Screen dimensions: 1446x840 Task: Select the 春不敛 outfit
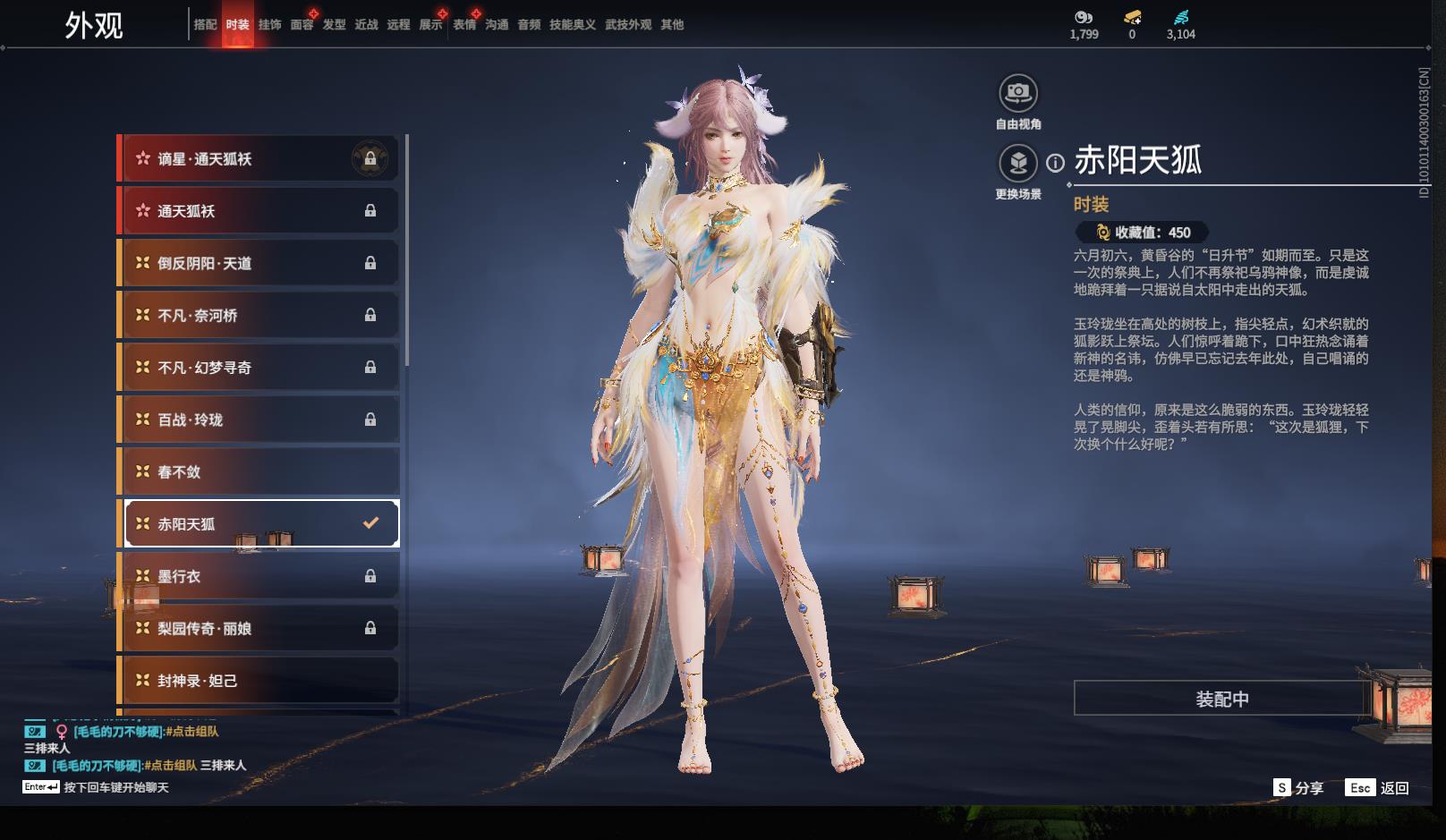(x=259, y=471)
